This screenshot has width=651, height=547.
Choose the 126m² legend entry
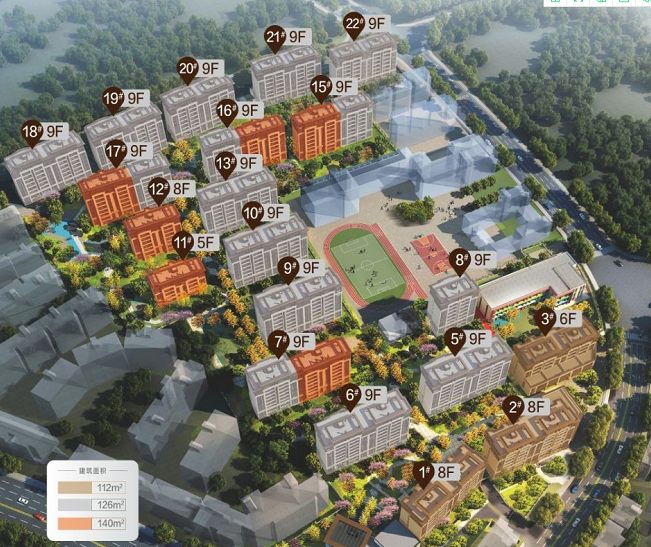[91, 505]
